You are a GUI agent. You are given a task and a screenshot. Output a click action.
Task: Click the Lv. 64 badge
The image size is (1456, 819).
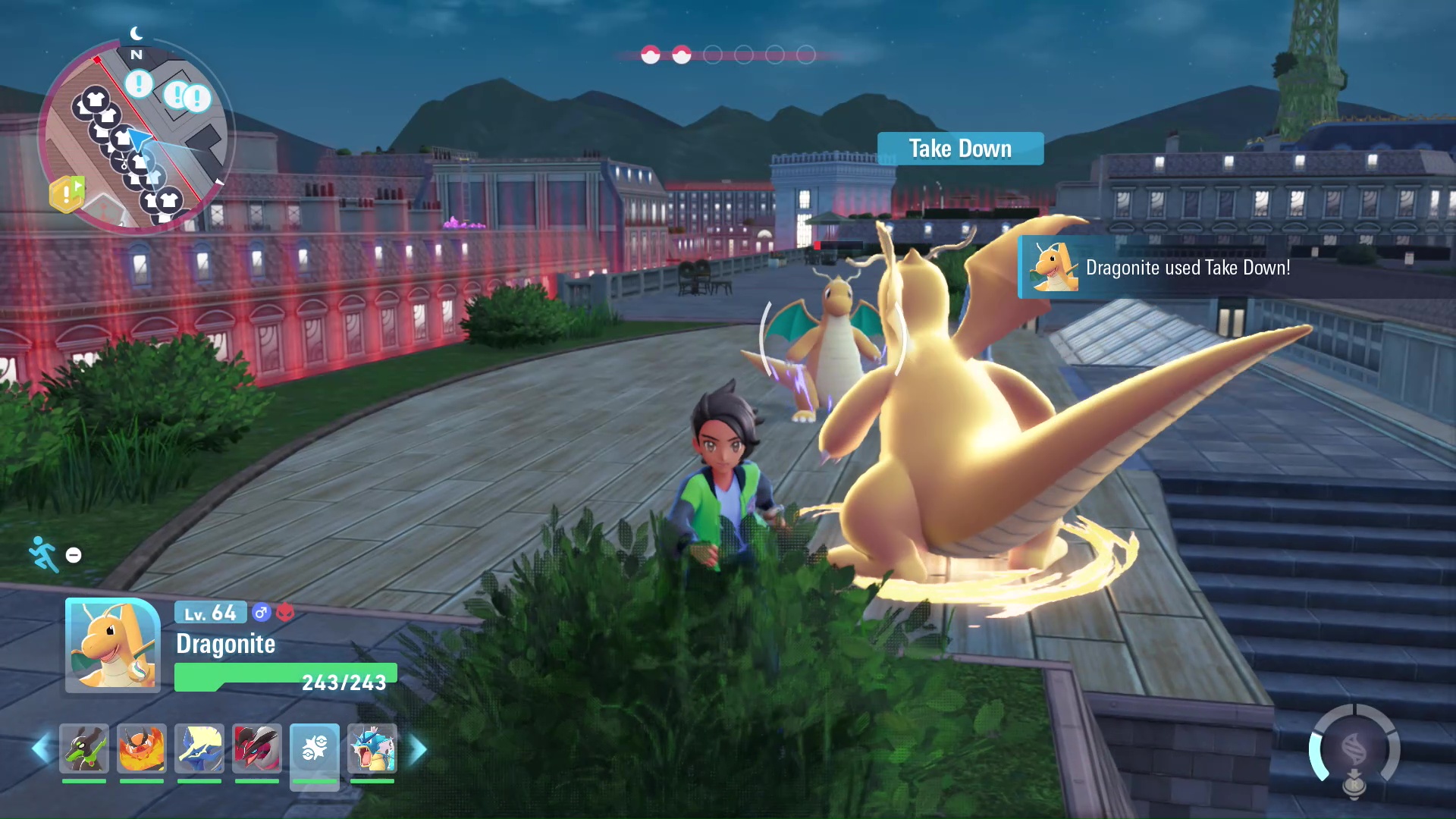tap(209, 613)
